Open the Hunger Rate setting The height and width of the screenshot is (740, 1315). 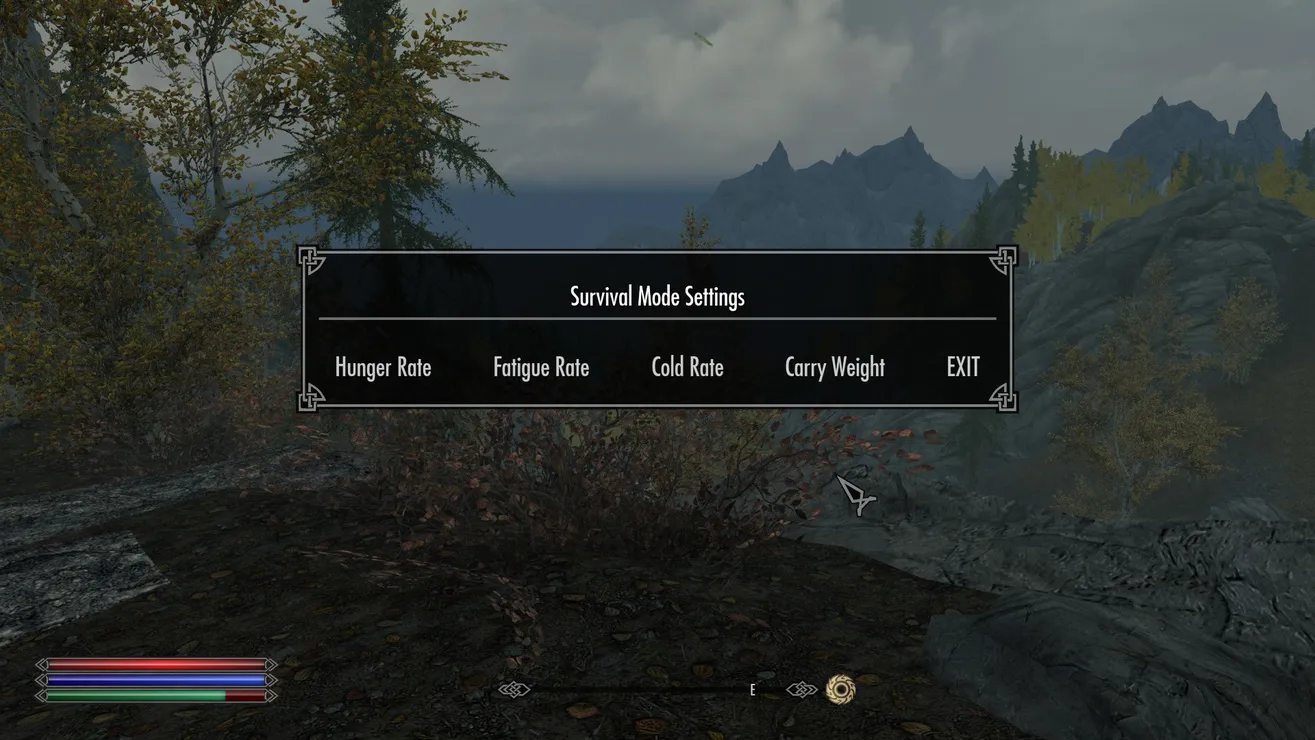coord(383,368)
